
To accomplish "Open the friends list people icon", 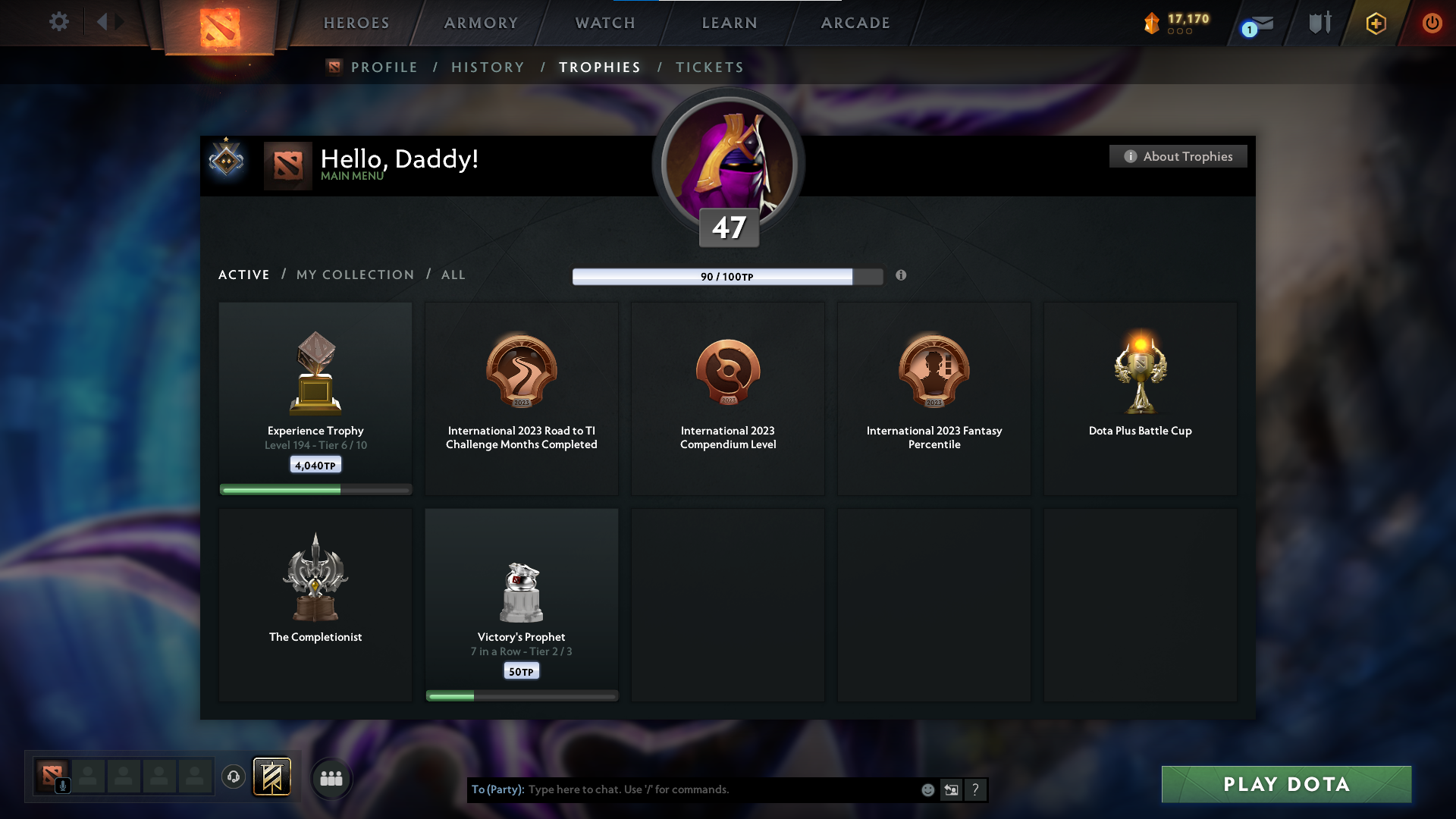I will click(331, 778).
